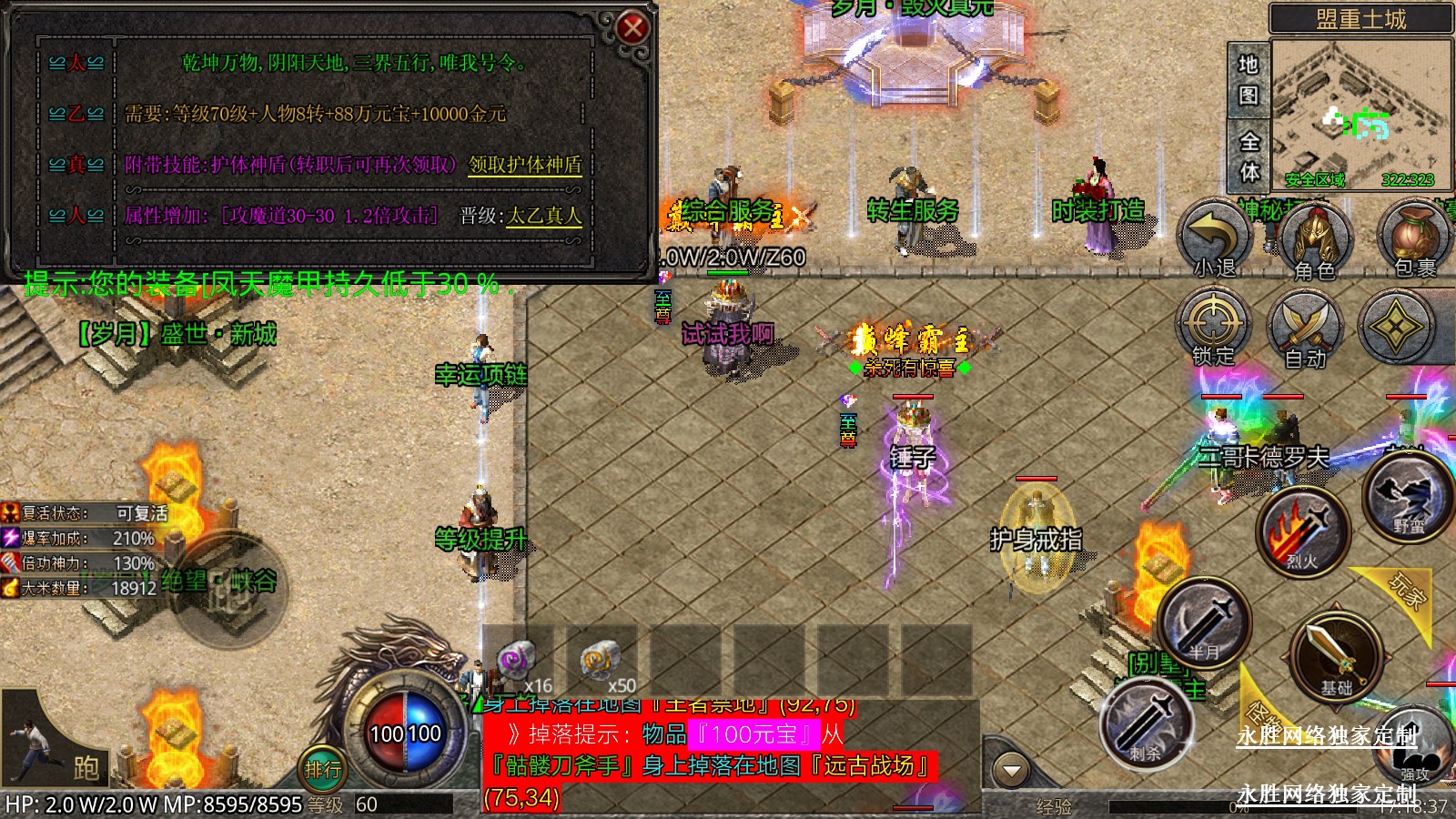Use the 基础 basic attack sword
Image resolution: width=1456 pixels, height=819 pixels.
(x=1336, y=657)
